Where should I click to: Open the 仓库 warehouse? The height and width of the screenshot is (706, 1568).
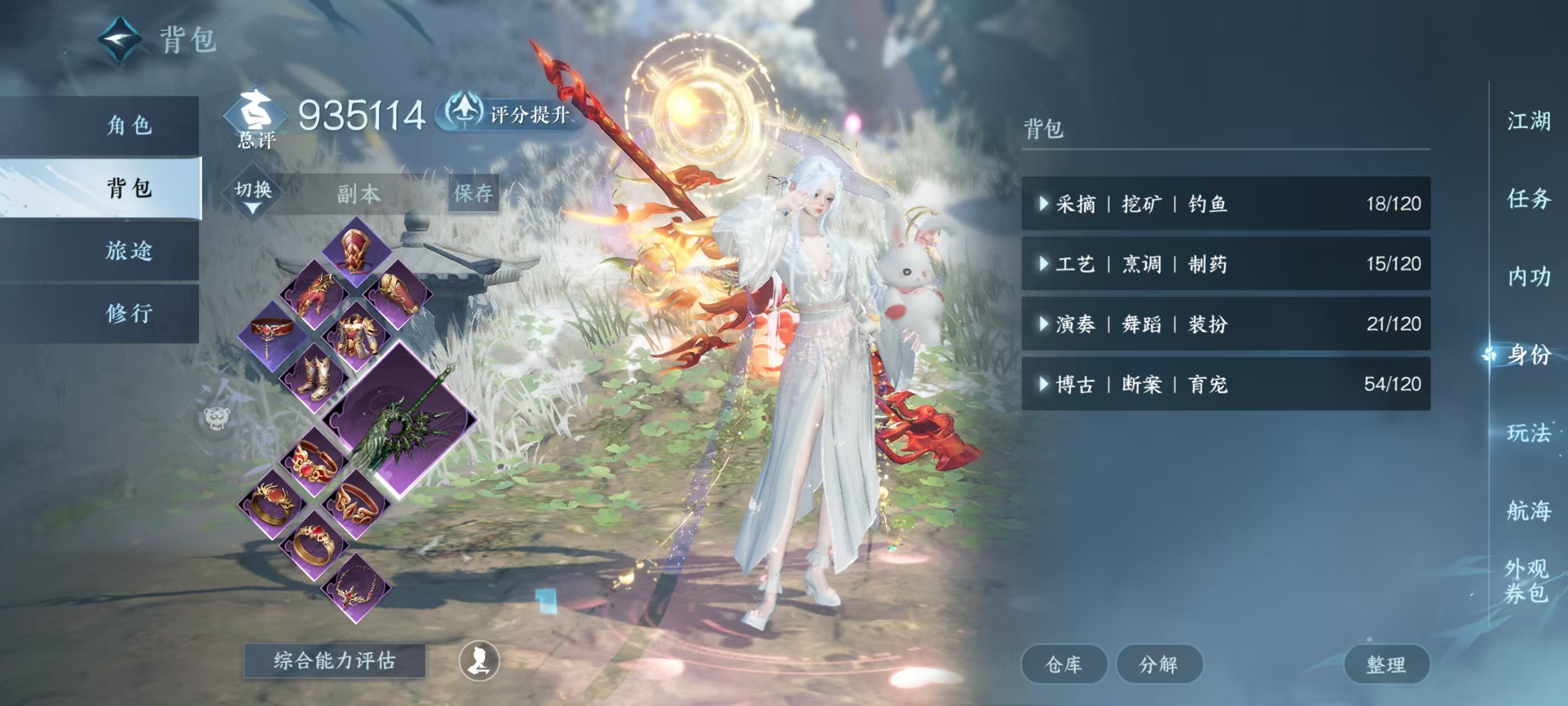[1063, 664]
